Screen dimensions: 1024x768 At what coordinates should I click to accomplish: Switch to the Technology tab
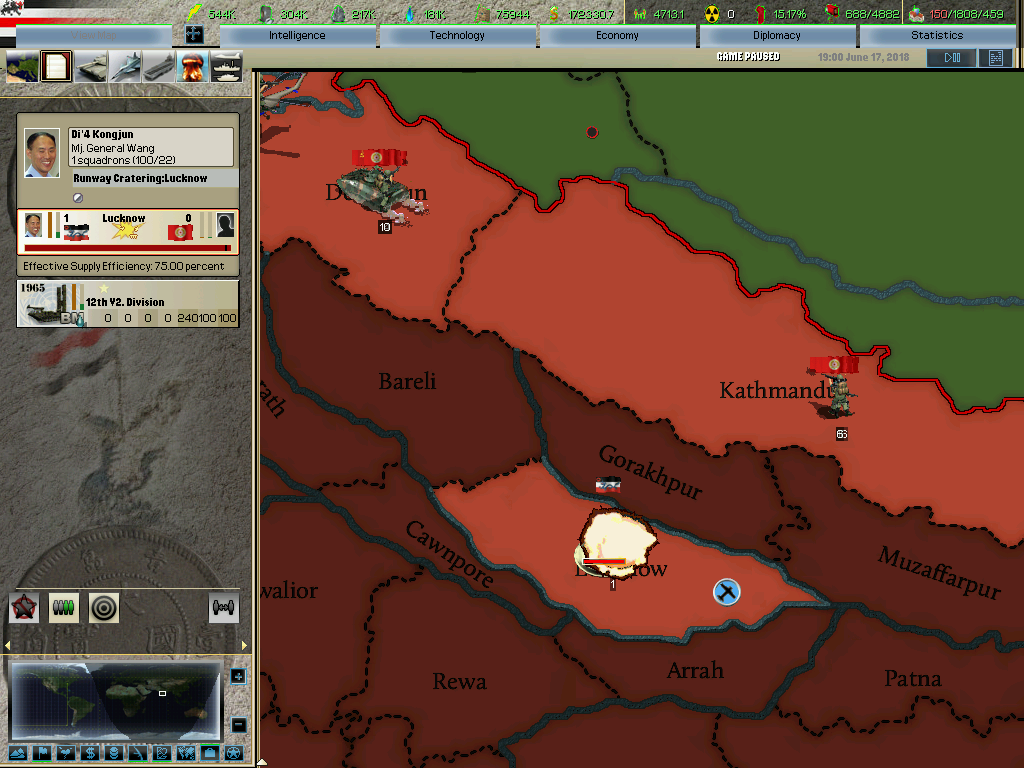pyautogui.click(x=457, y=36)
